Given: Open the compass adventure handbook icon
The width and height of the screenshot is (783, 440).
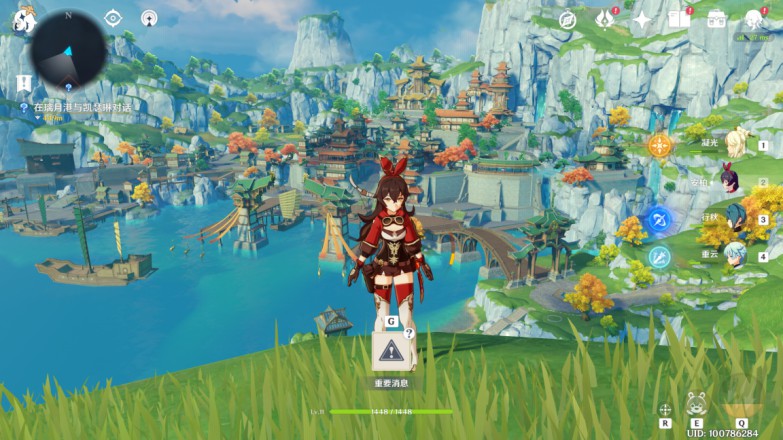Looking at the screenshot, I should coord(568,20).
